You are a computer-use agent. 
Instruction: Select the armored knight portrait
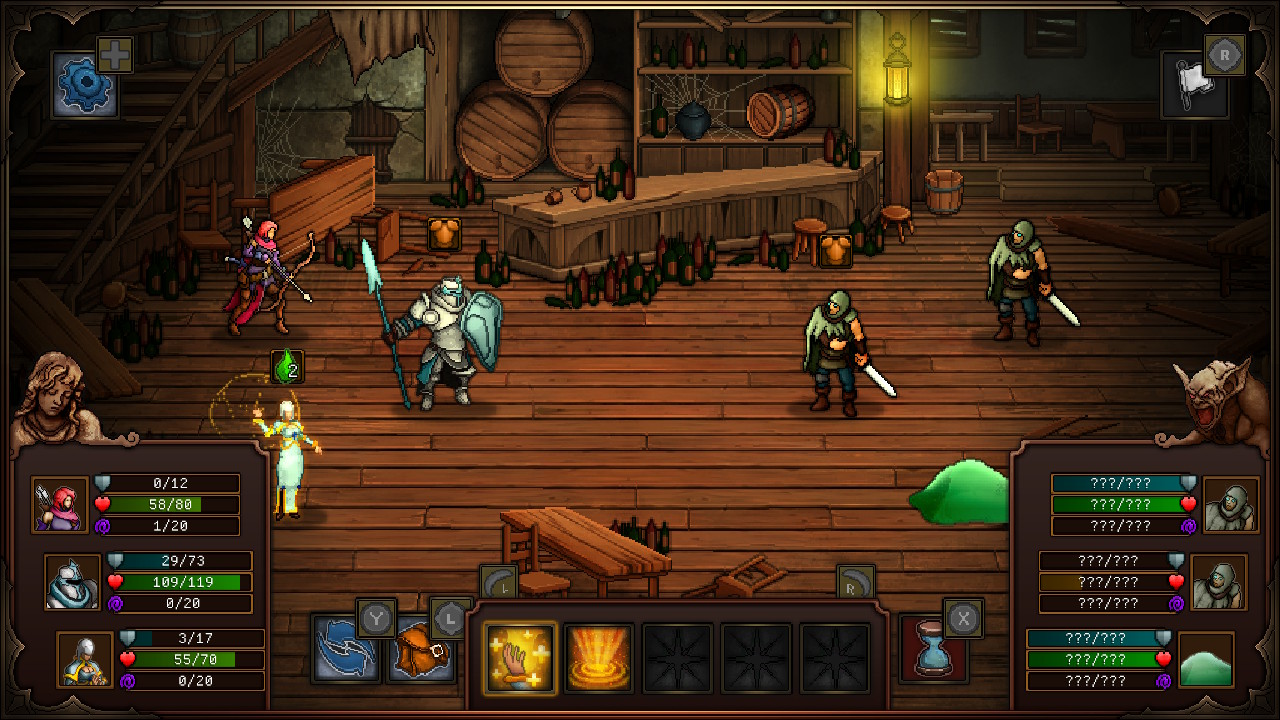tap(73, 582)
